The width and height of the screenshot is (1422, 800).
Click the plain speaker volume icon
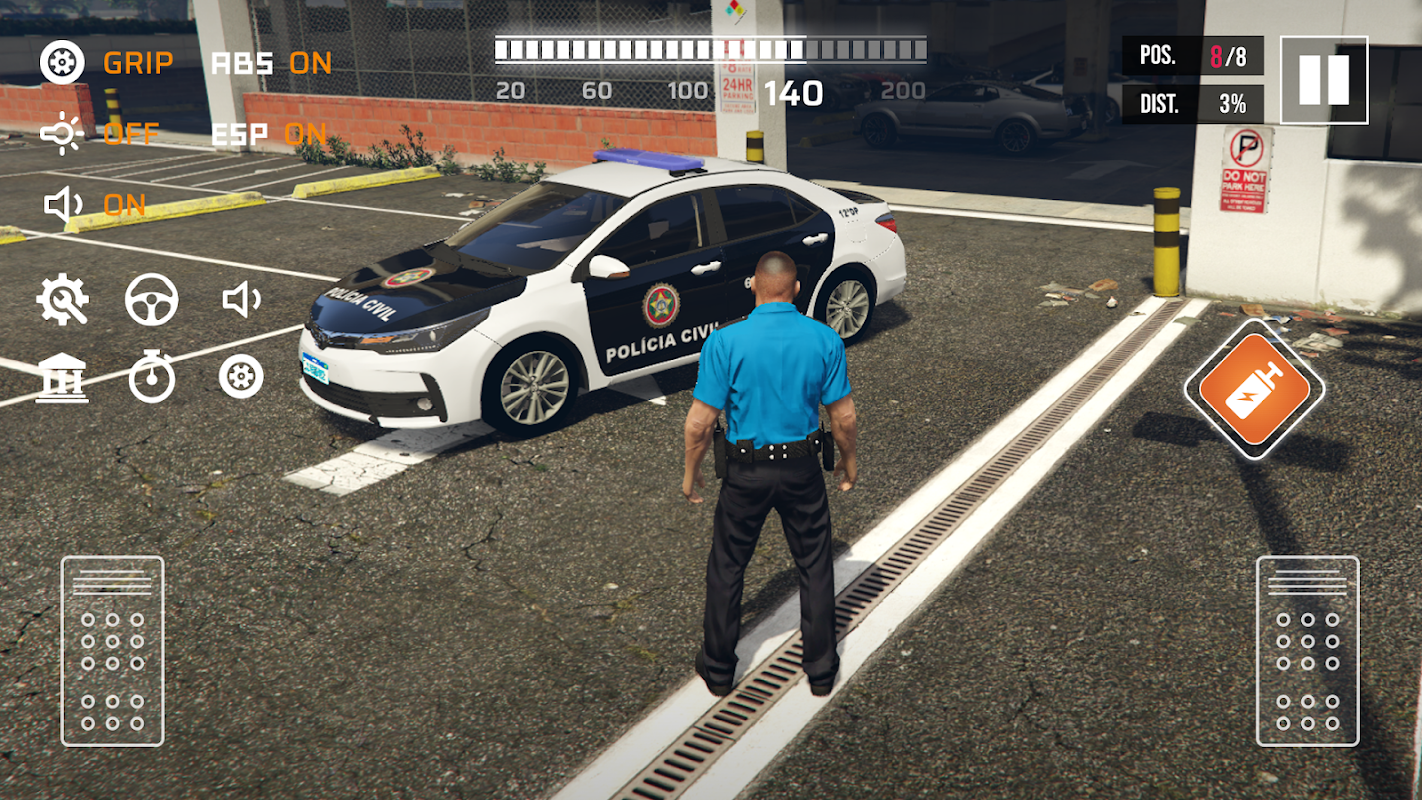(x=241, y=300)
